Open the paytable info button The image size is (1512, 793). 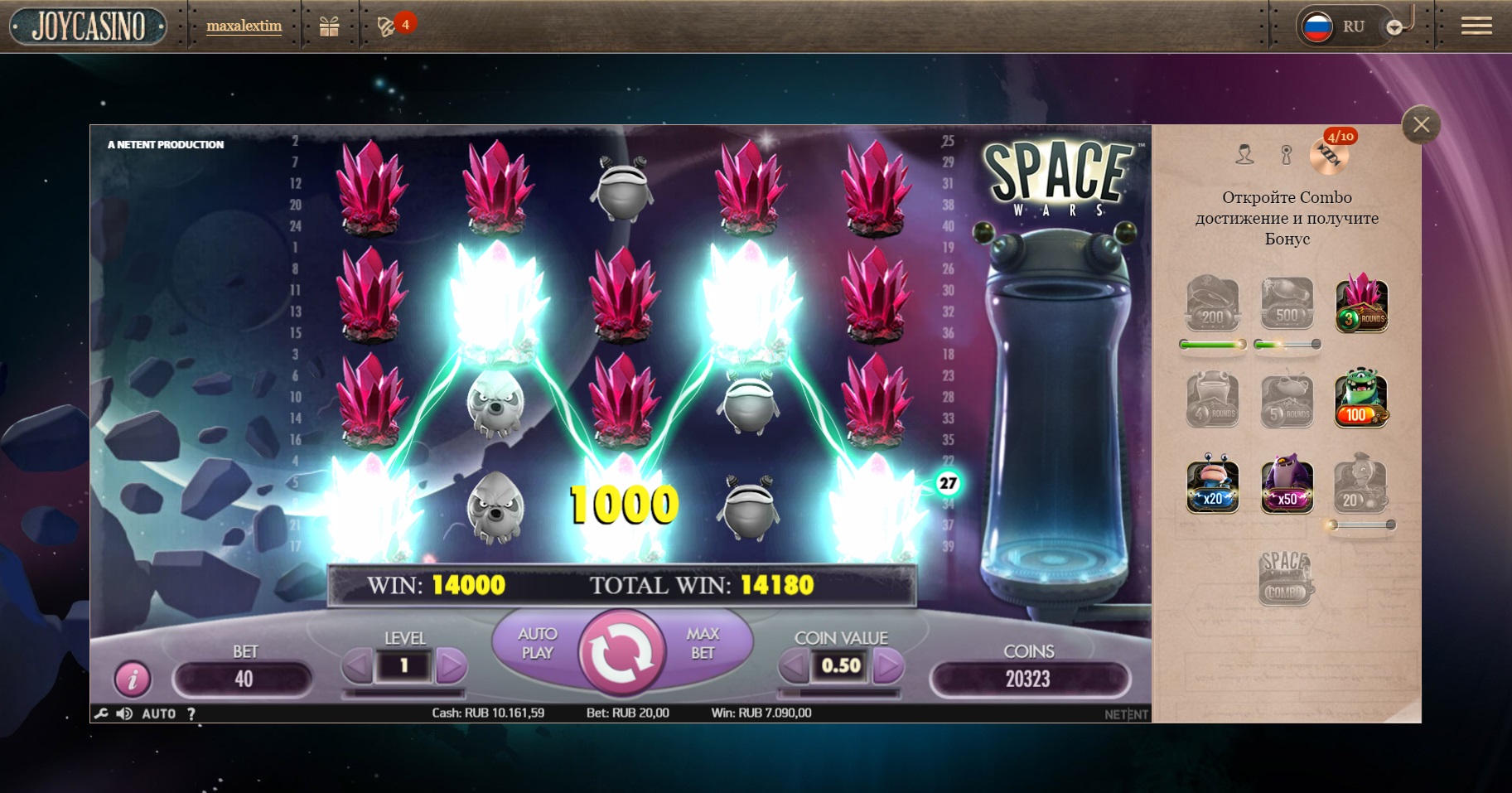tap(132, 679)
